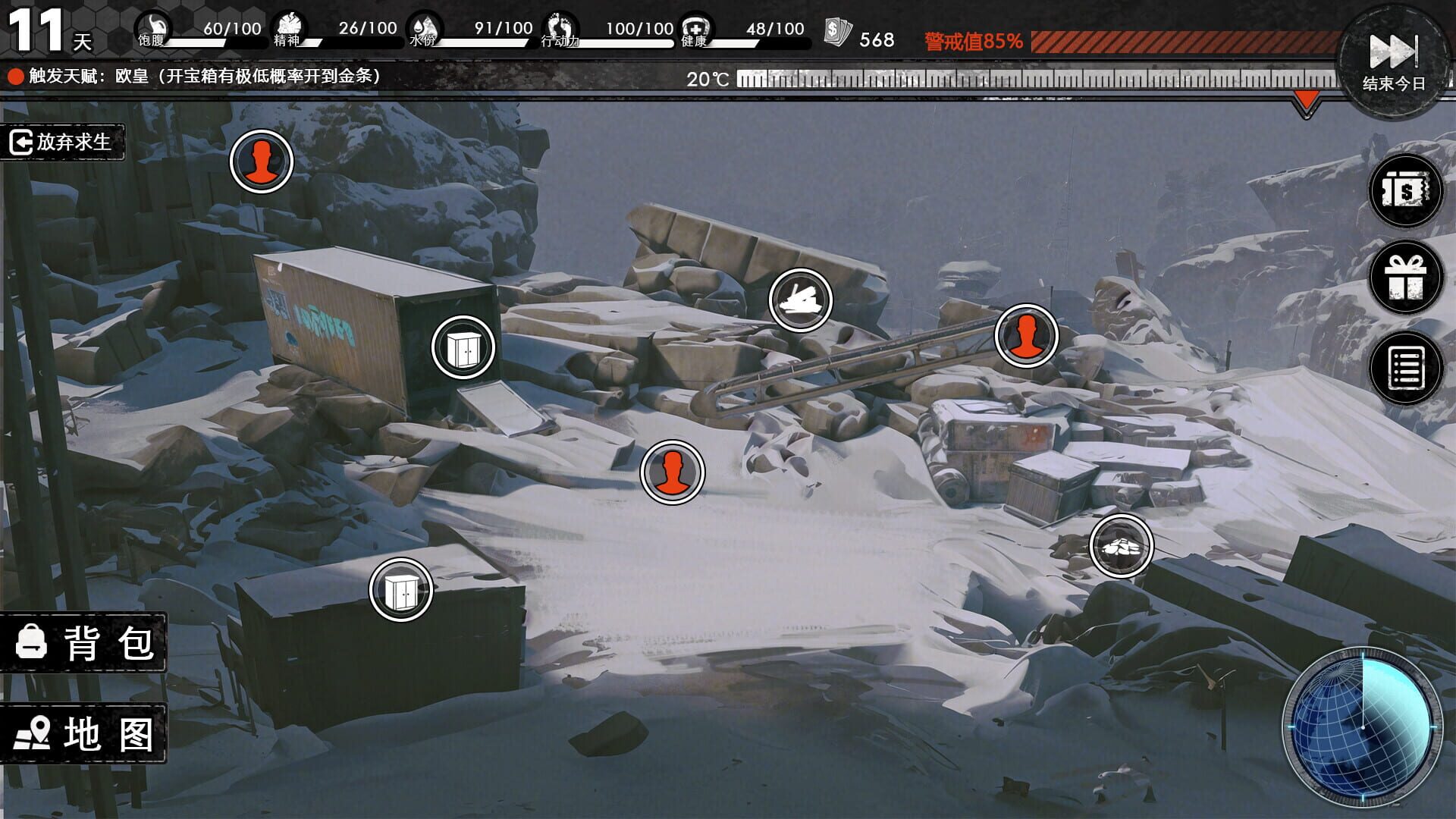Screen dimensions: 1456x819
Task: Select the red survivor marker in the center
Action: [672, 472]
